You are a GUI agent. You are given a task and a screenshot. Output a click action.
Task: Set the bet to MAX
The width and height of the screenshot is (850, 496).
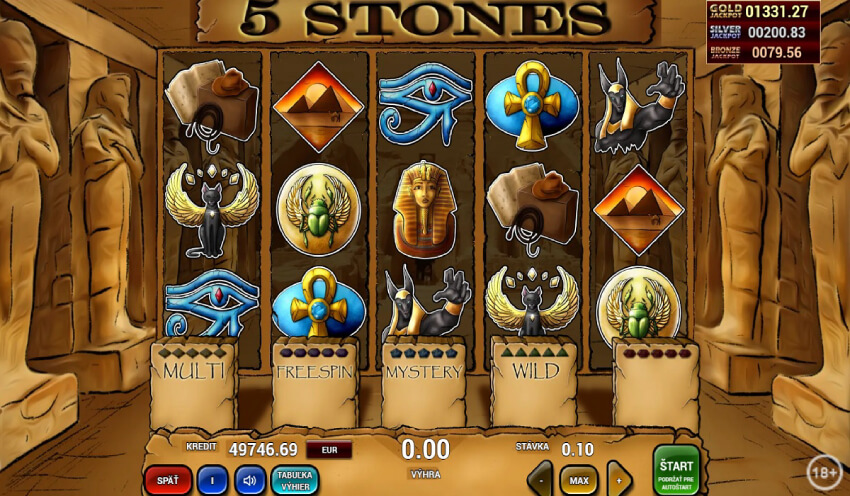[x=578, y=480]
